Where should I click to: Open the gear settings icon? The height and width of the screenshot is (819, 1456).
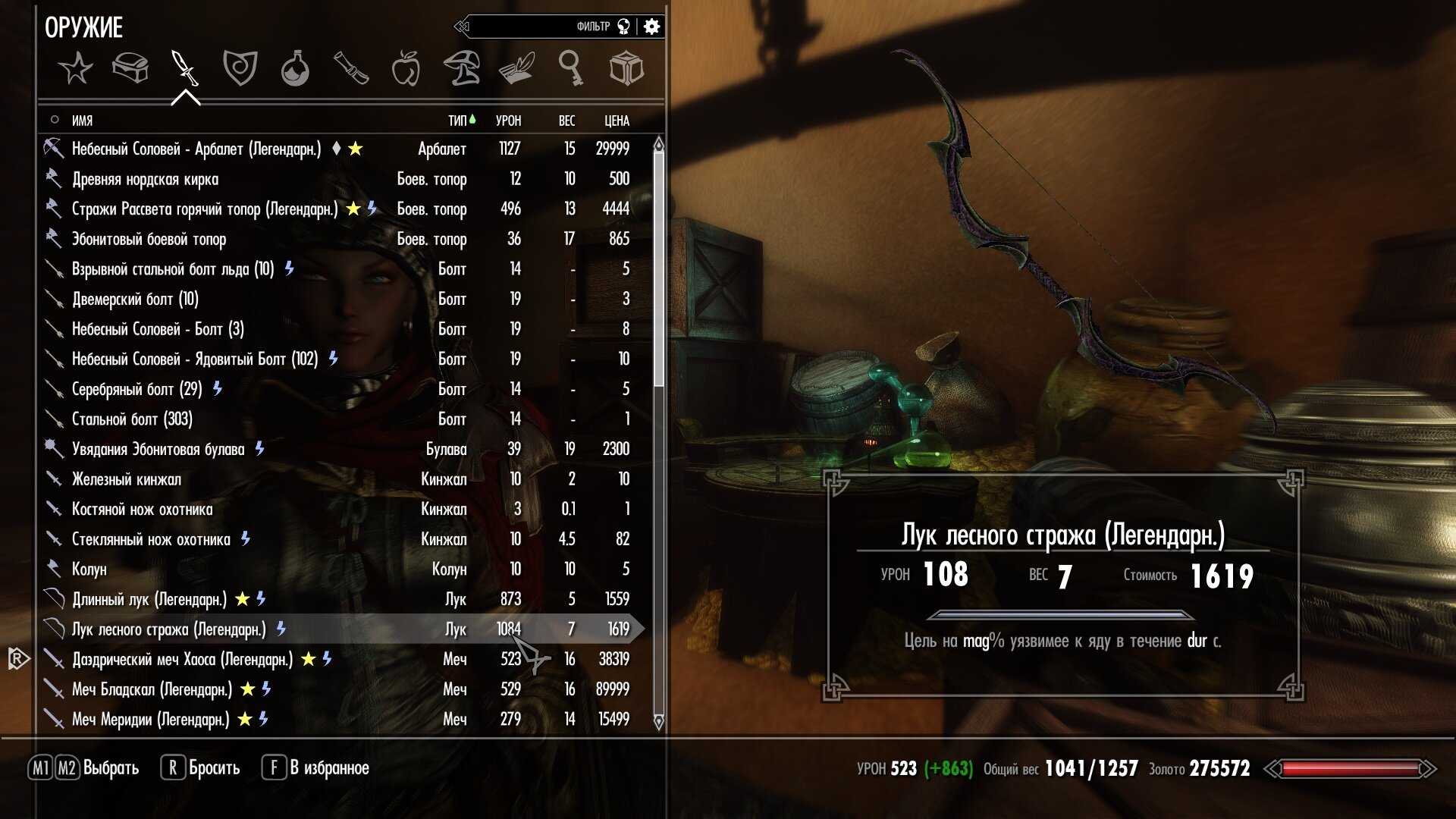(651, 27)
